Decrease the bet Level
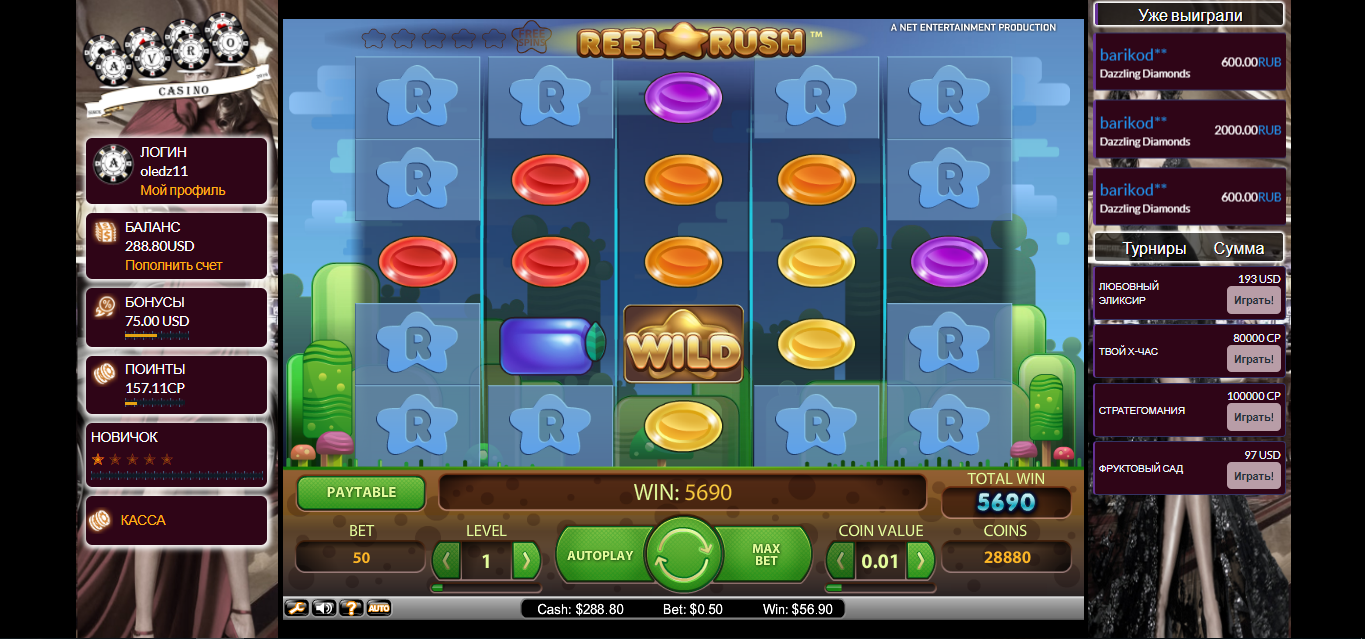This screenshot has width=1365, height=639. tap(447, 560)
